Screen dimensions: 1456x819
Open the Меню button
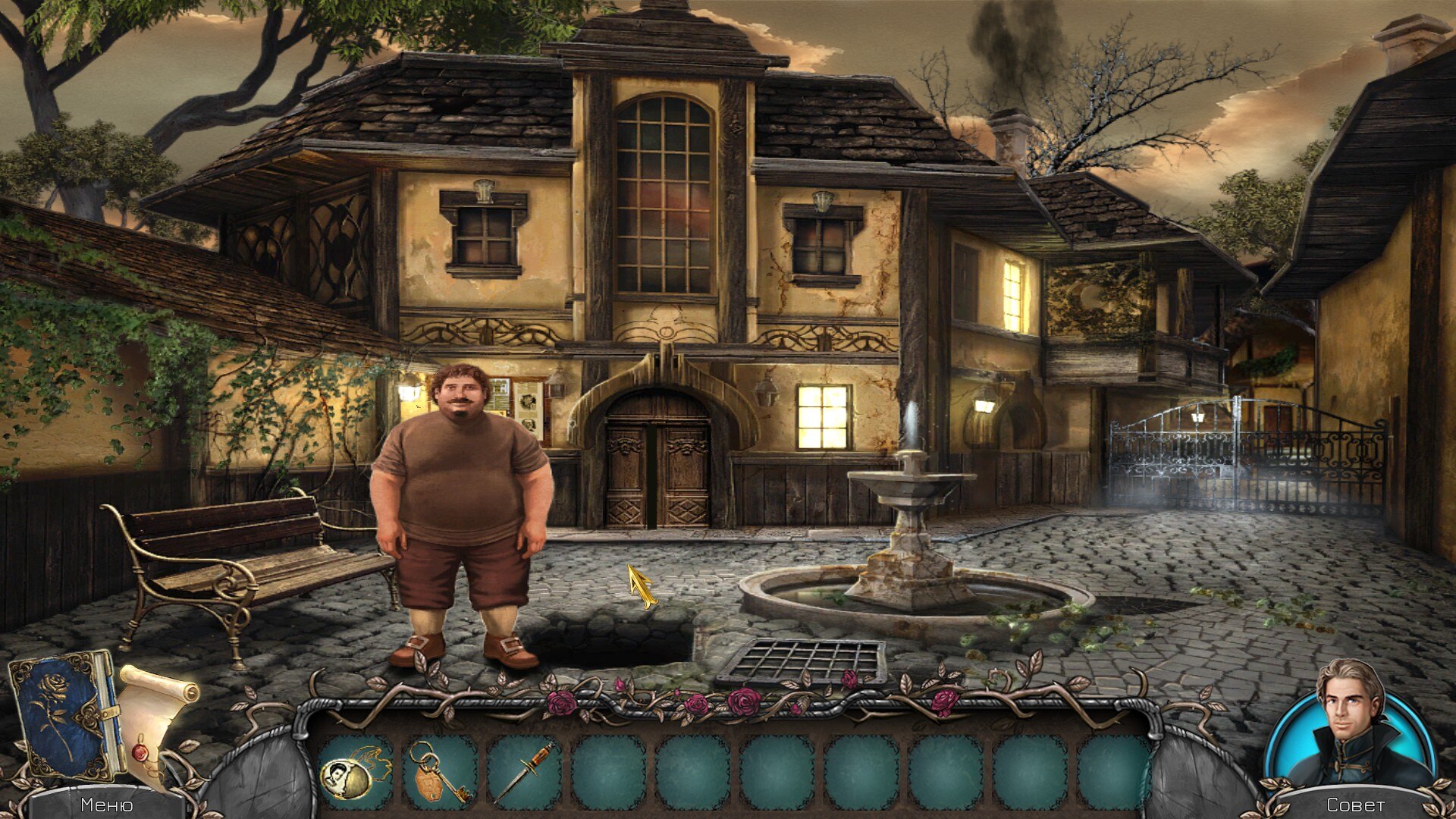point(106,805)
